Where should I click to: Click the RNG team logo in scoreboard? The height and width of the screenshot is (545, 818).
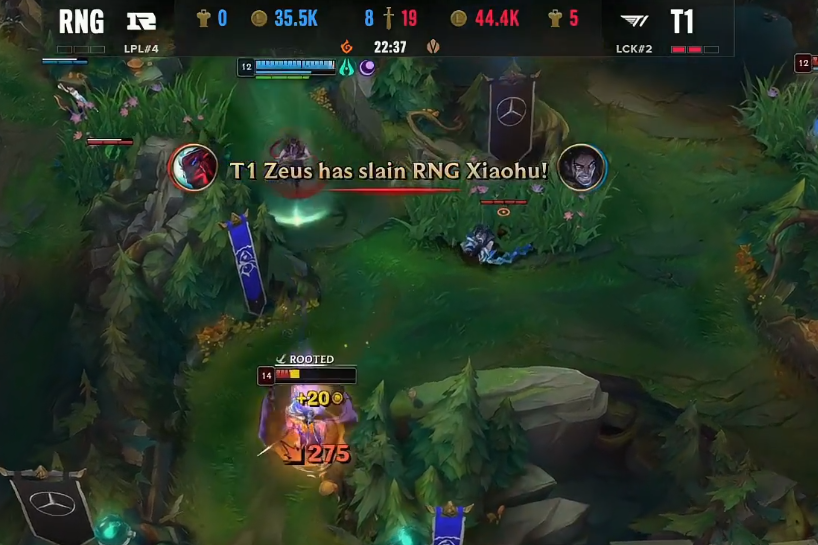pyautogui.click(x=141, y=21)
